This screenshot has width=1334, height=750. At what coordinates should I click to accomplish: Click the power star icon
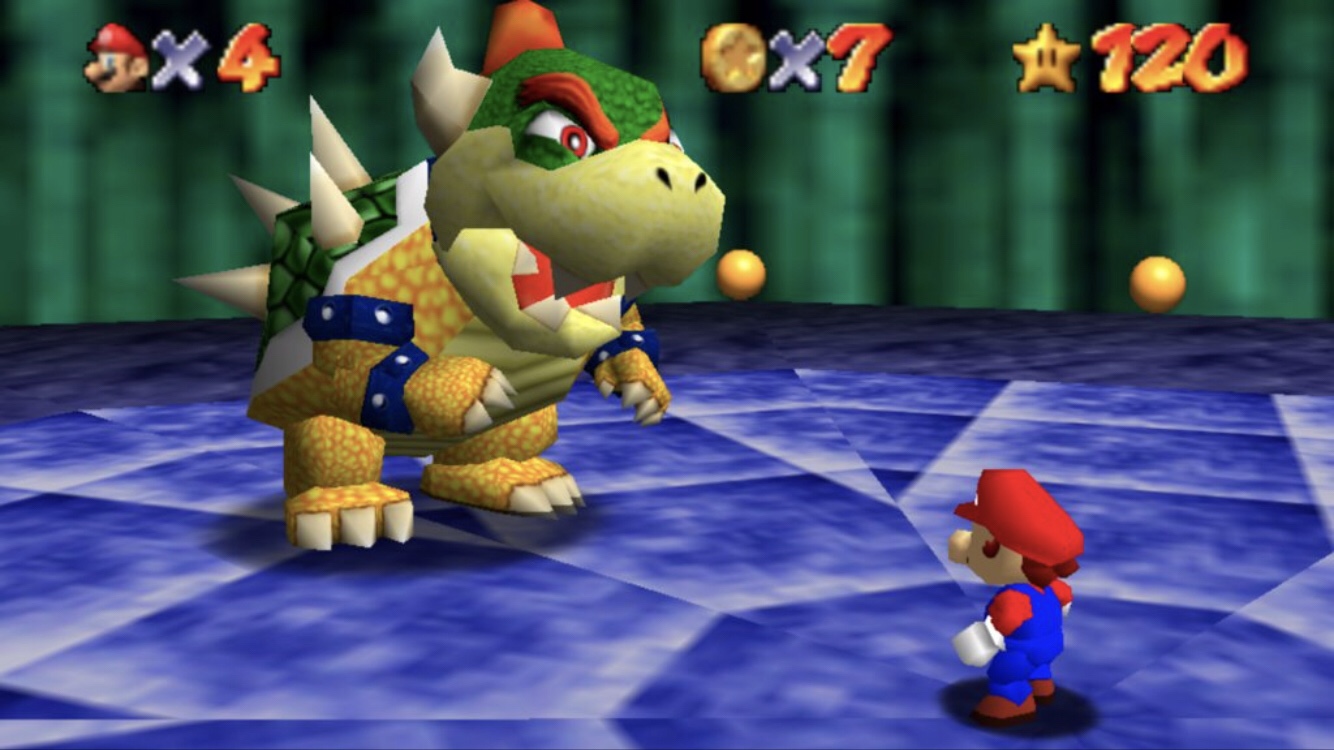1046,58
